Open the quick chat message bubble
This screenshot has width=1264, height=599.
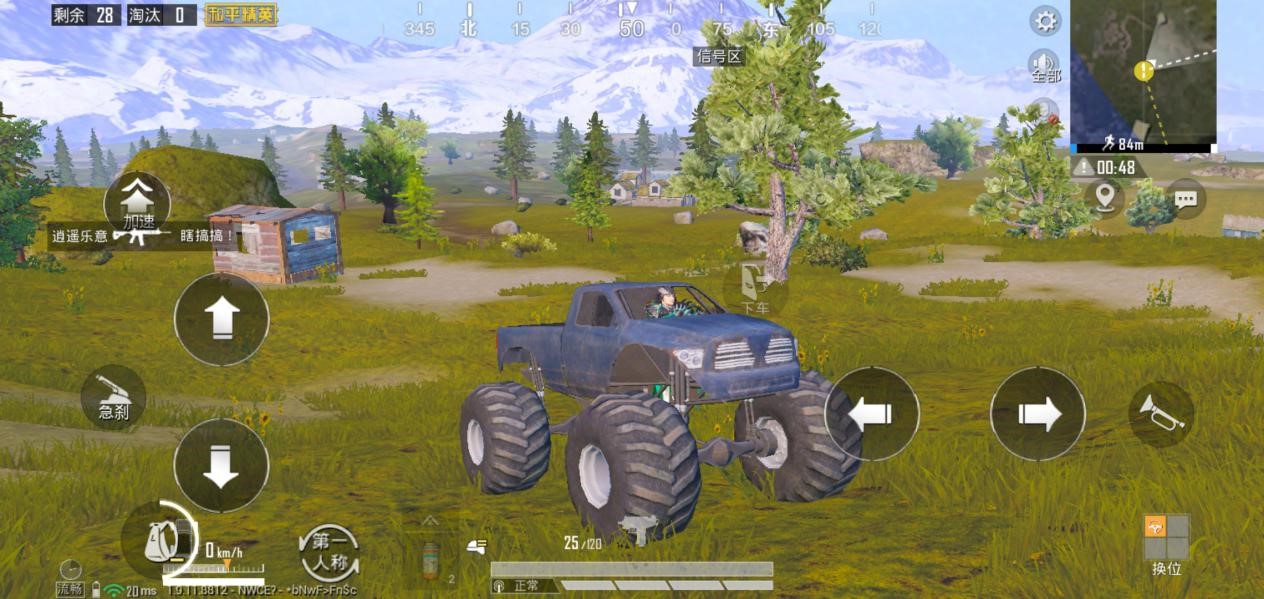(1186, 198)
